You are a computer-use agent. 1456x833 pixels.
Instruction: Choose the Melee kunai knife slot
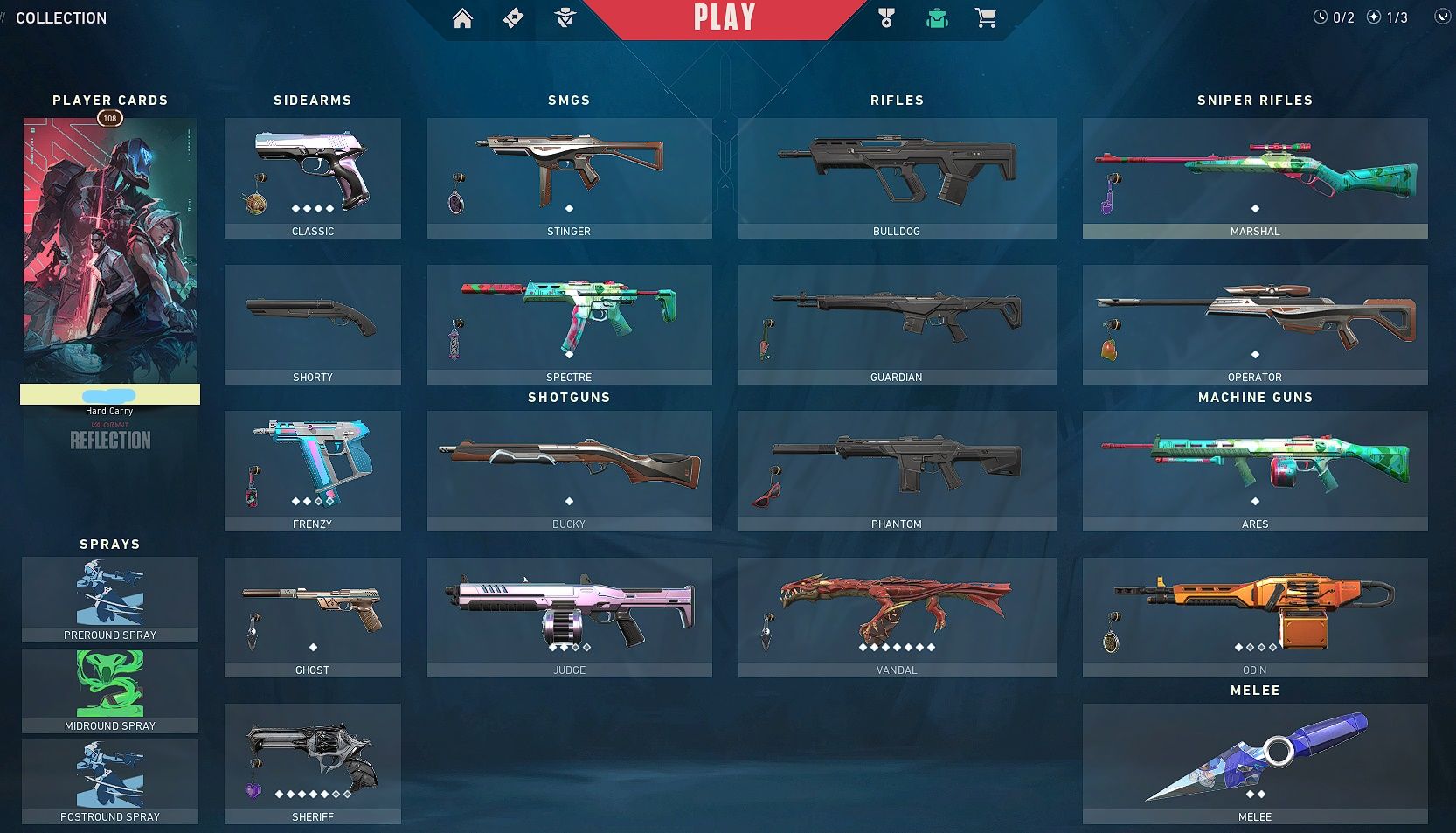pos(1254,763)
